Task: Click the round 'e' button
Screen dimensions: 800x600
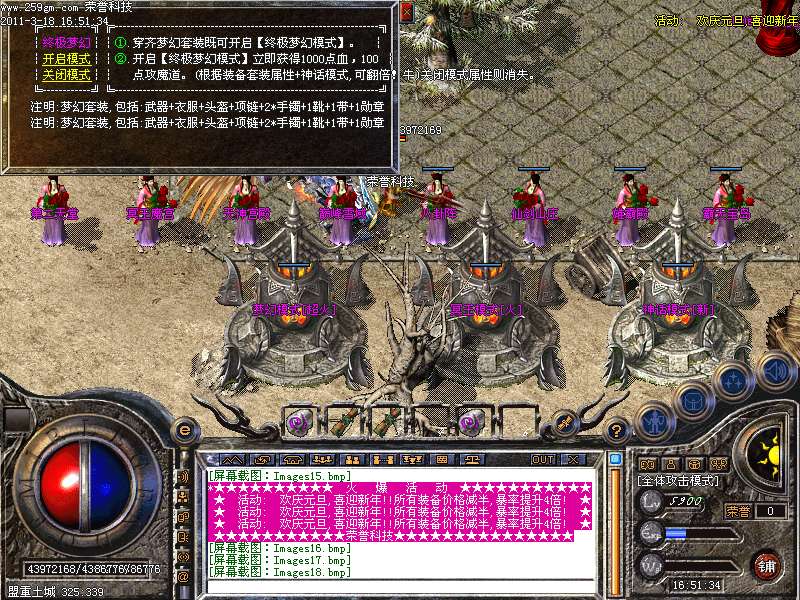Action: (x=185, y=430)
